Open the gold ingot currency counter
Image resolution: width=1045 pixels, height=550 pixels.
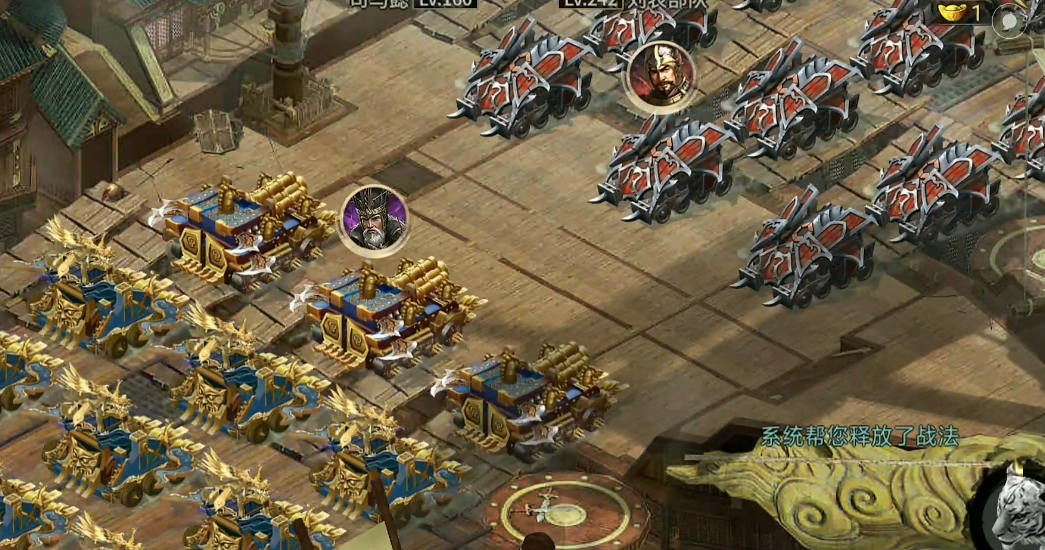961,13
